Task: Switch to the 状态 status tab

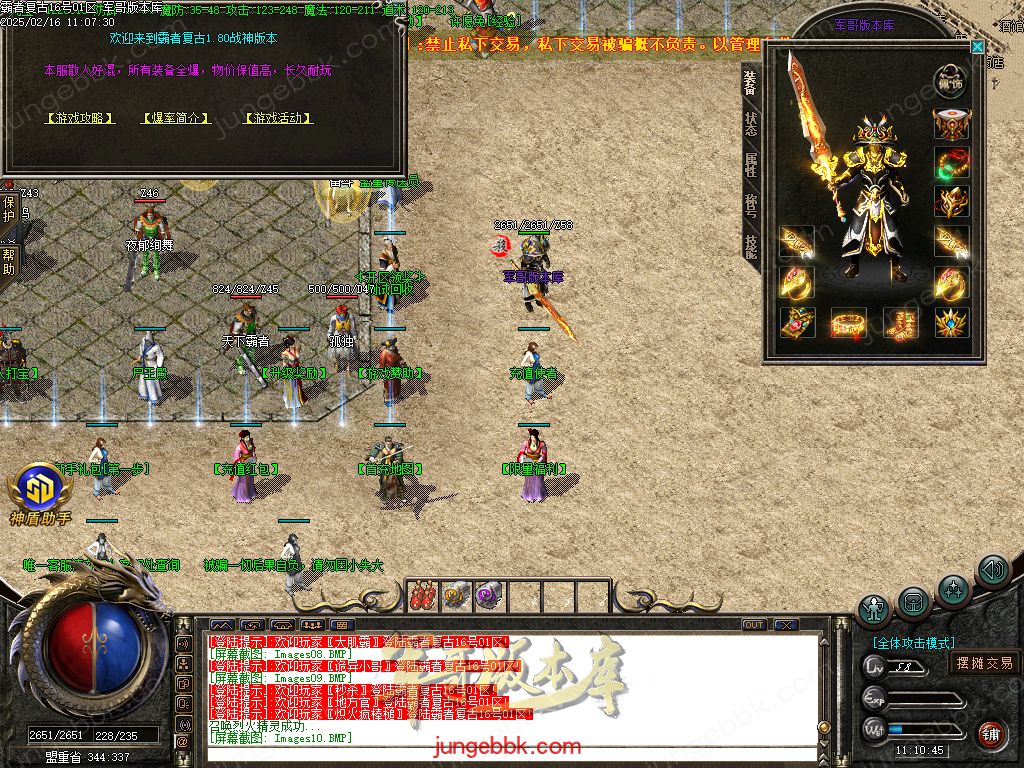Action: (x=750, y=124)
